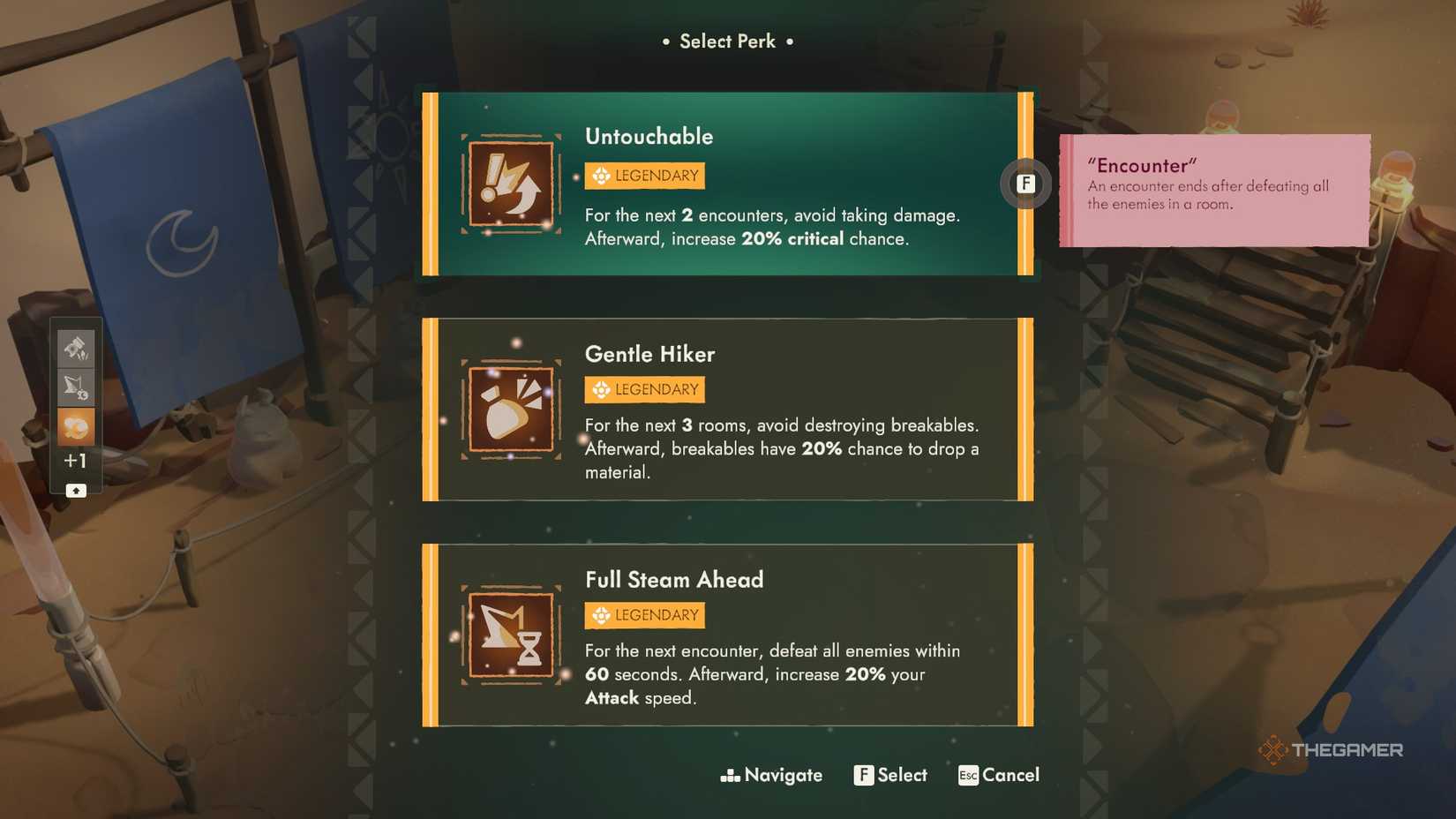The width and height of the screenshot is (1456, 819).
Task: Select the Untouchable perk icon
Action: click(510, 184)
